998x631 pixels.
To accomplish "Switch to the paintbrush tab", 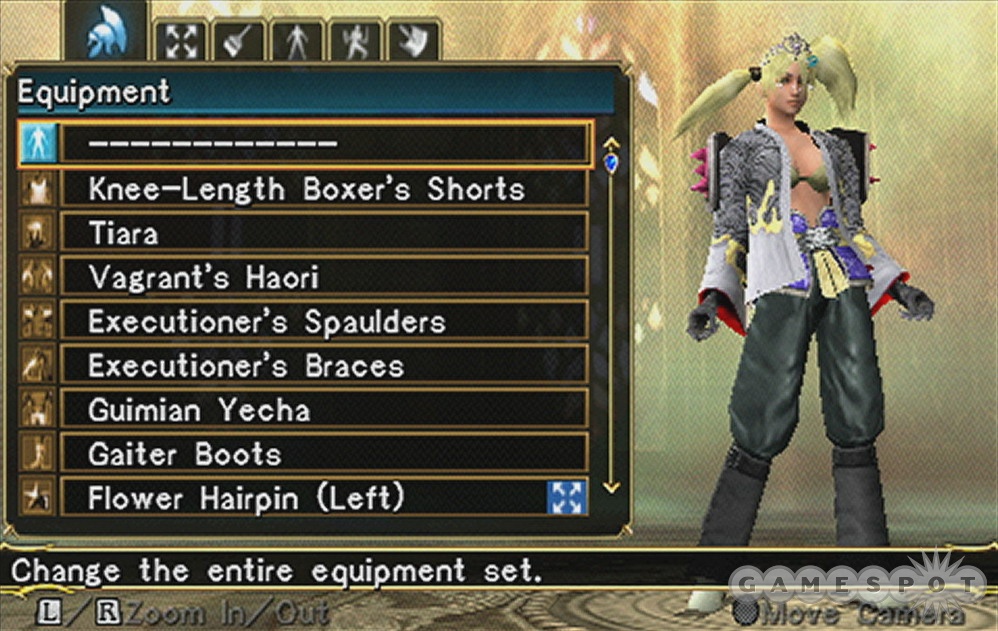I will [239, 42].
